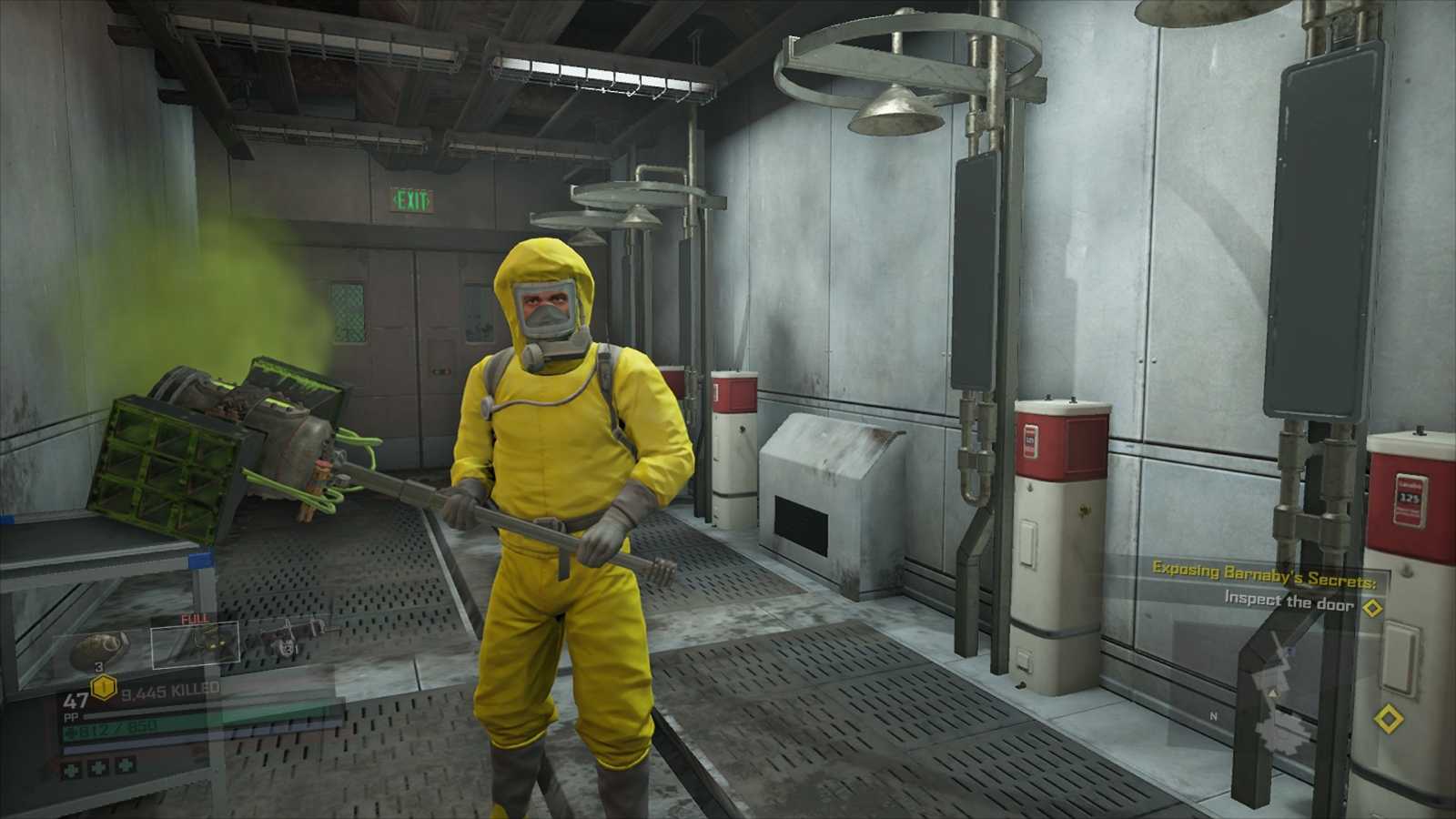Viewport: 1456px width, 819px height.
Task: Click the 9,445 KILLED counter
Action: 167,690
